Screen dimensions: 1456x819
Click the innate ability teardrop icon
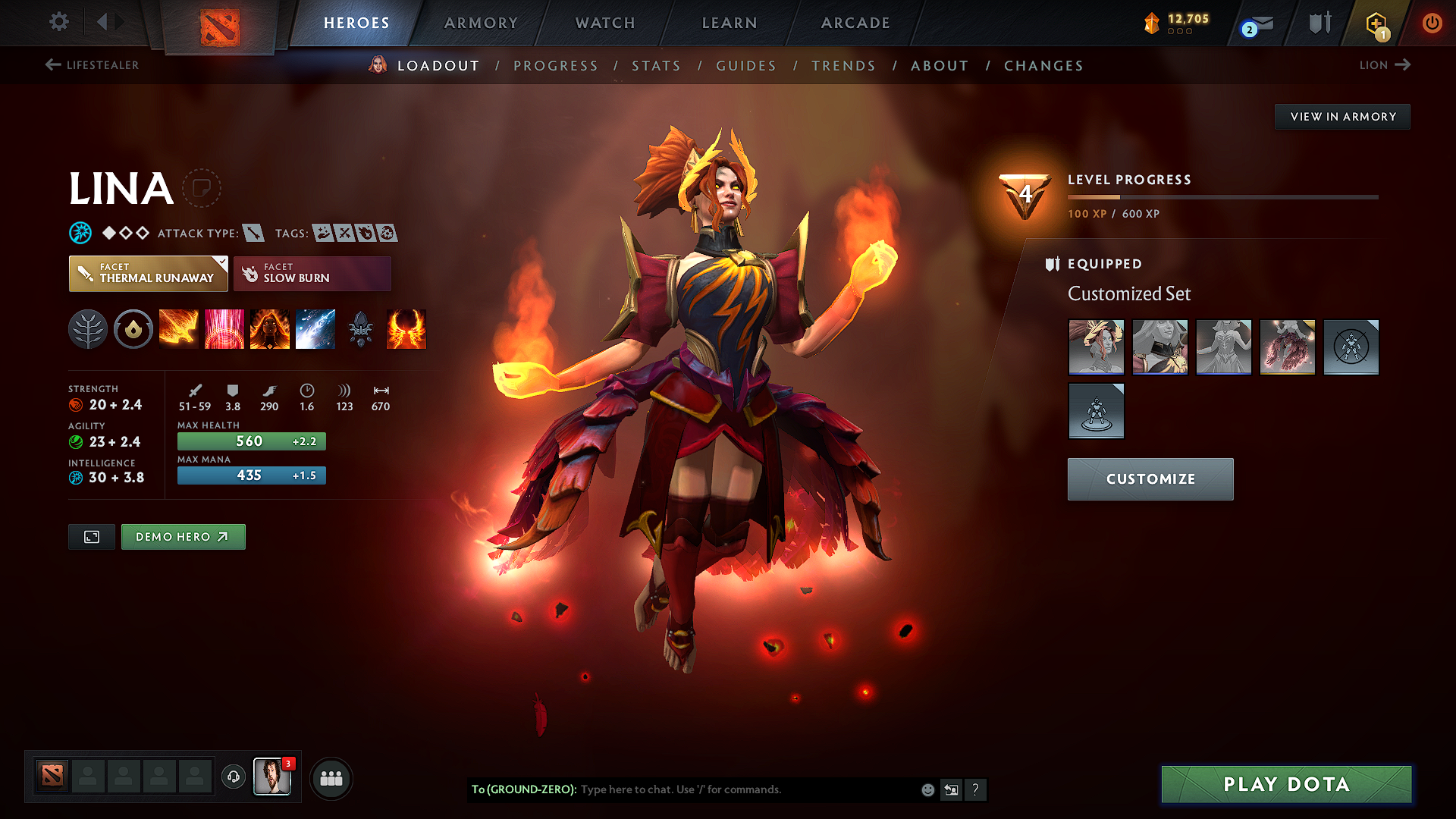[133, 328]
